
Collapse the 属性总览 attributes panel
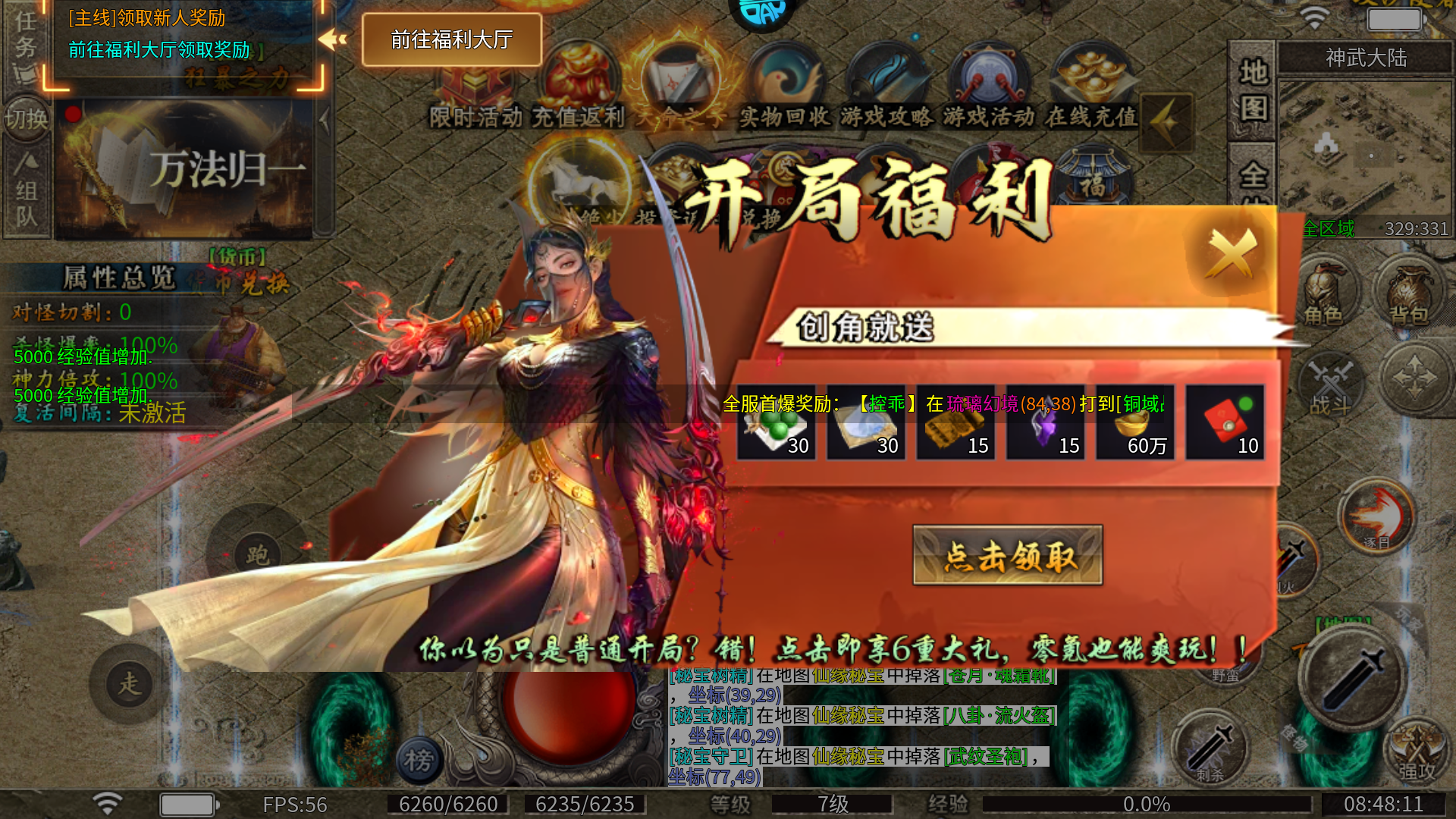pos(118,277)
